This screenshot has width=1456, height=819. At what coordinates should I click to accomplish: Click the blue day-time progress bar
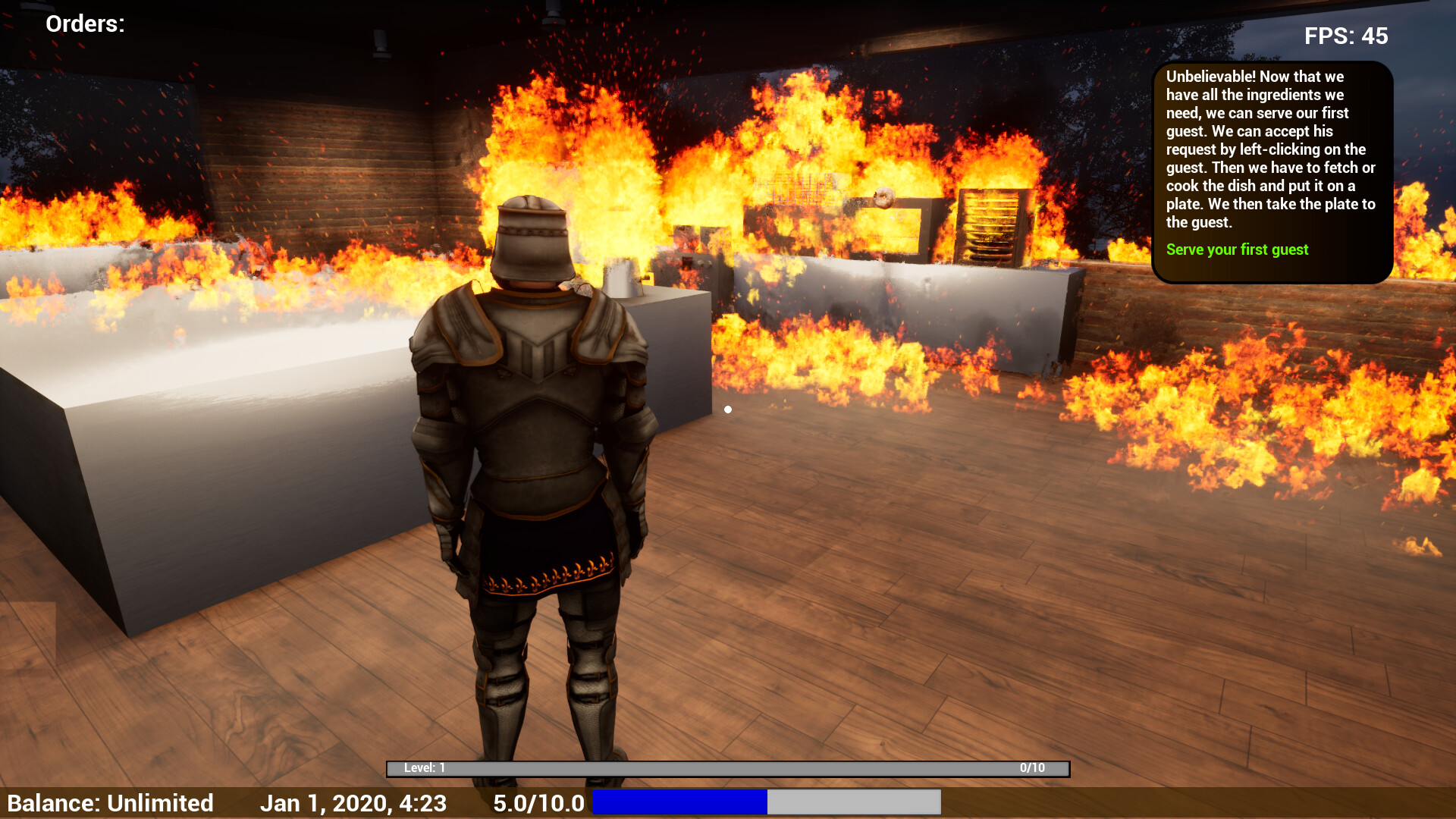click(x=679, y=802)
